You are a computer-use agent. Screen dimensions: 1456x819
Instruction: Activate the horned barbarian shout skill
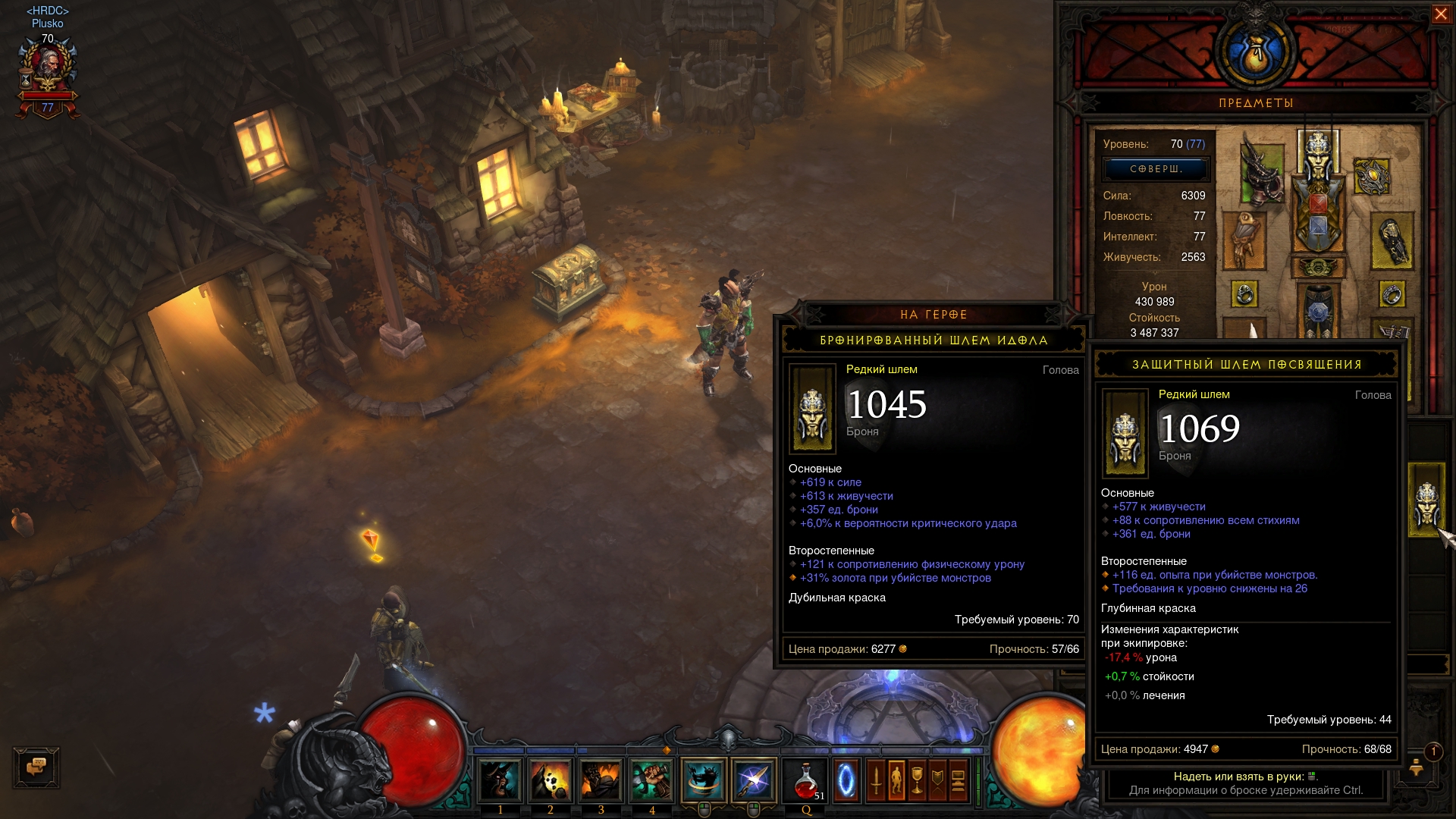500,780
